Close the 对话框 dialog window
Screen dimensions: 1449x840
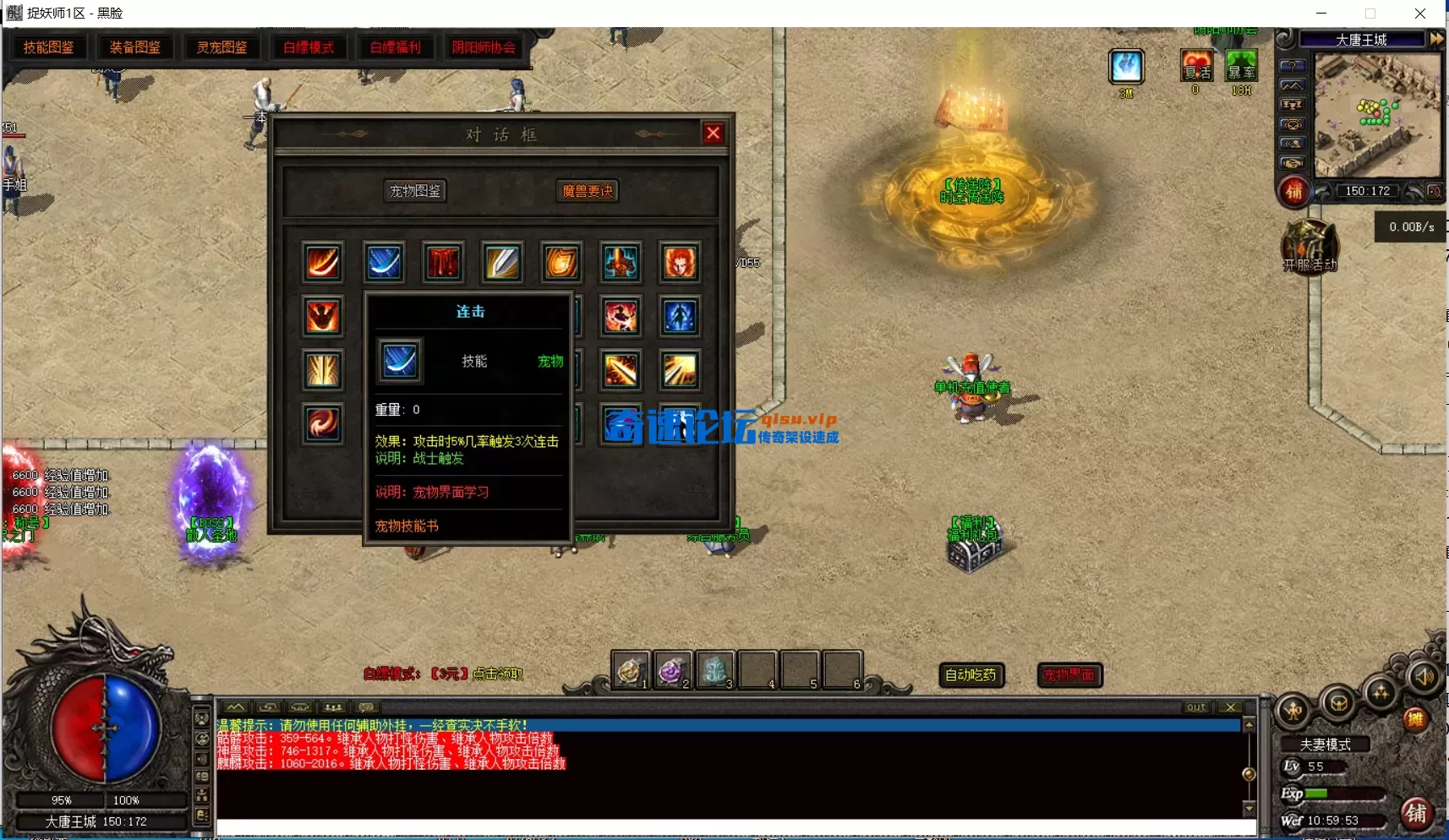(714, 134)
